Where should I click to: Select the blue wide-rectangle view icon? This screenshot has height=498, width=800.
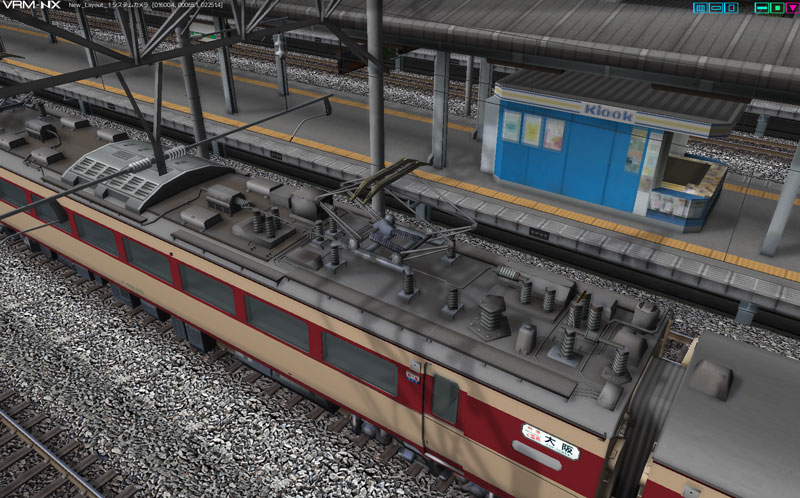point(716,8)
